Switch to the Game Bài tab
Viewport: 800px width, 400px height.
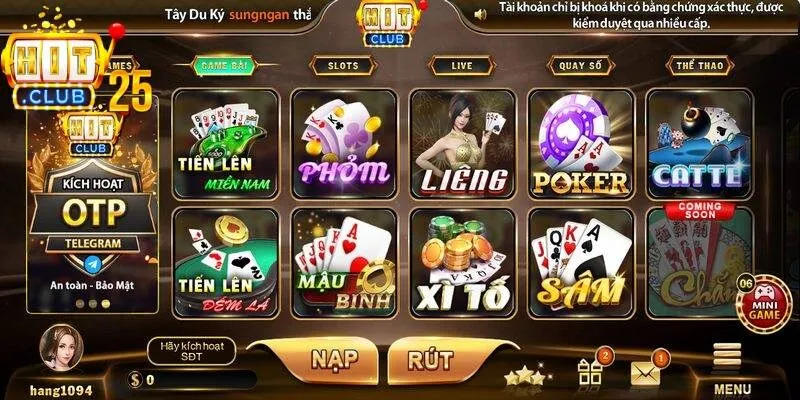[x=226, y=65]
